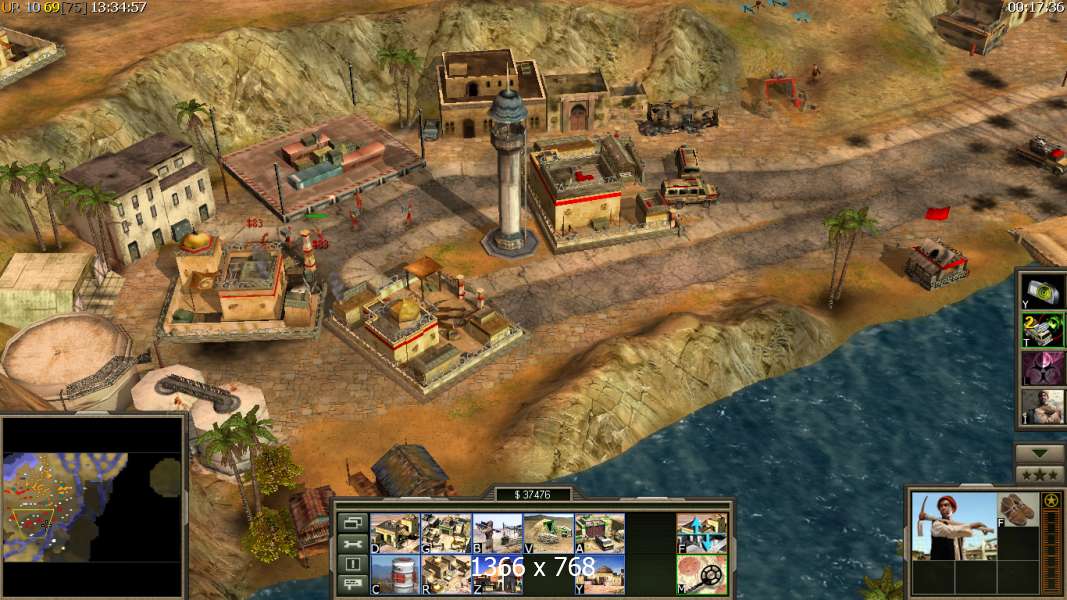Build the structure on the D slot
This screenshot has width=1067, height=600.
coord(395,533)
